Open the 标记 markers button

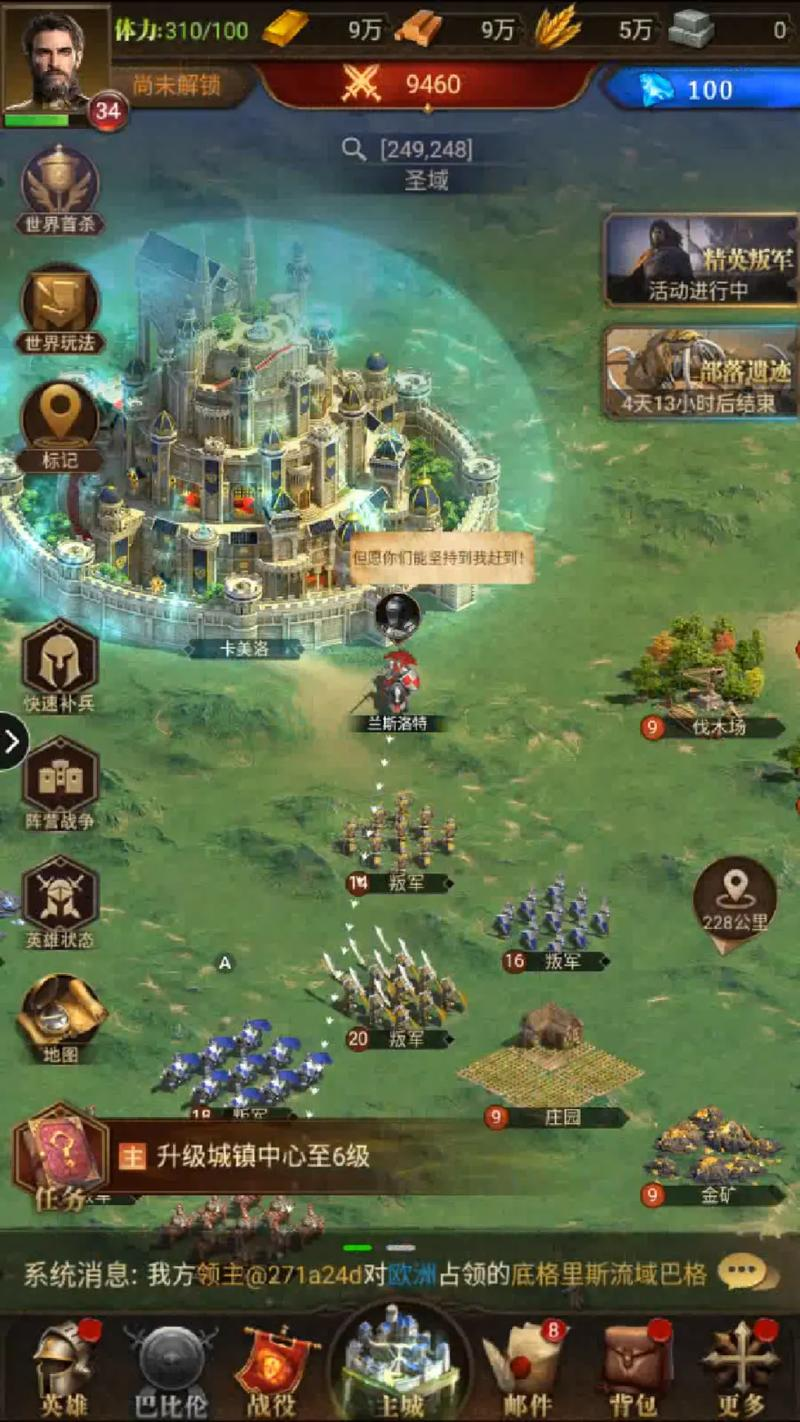pos(60,420)
